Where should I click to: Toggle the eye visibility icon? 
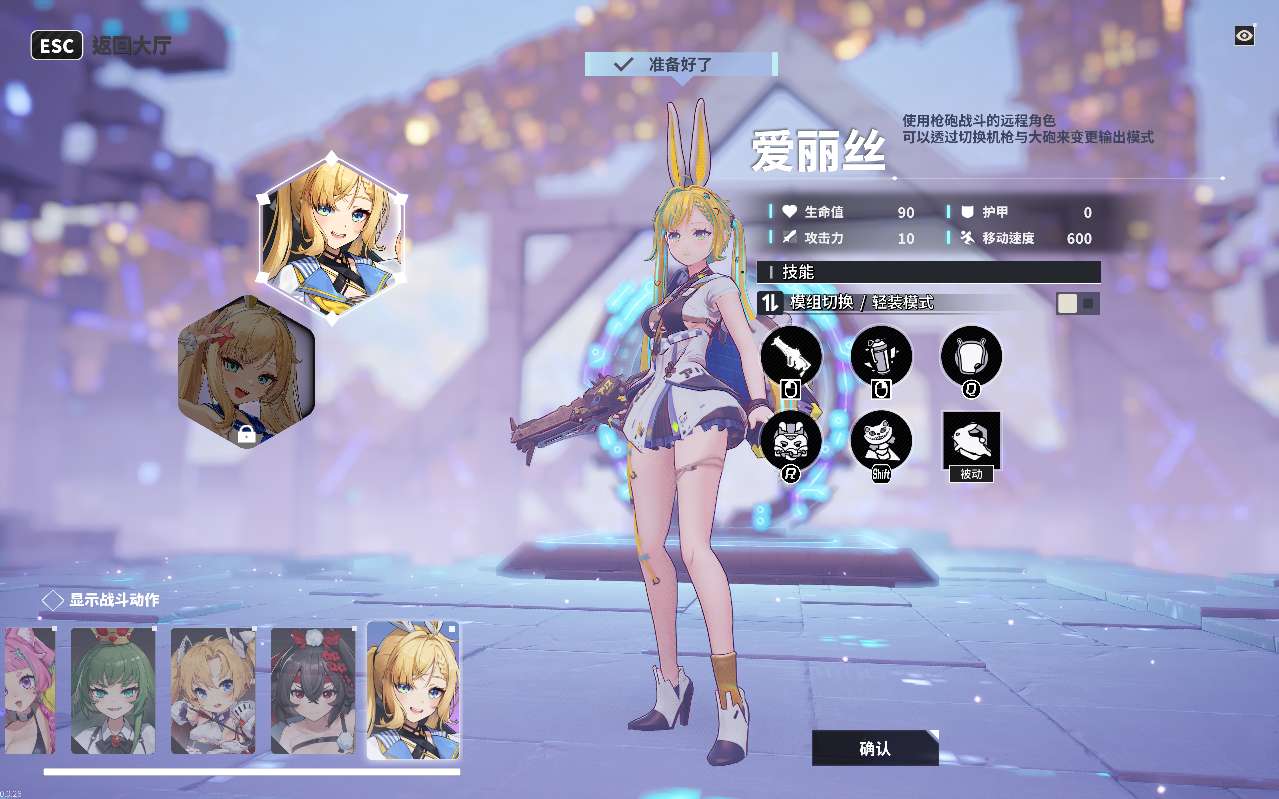coord(1244,36)
